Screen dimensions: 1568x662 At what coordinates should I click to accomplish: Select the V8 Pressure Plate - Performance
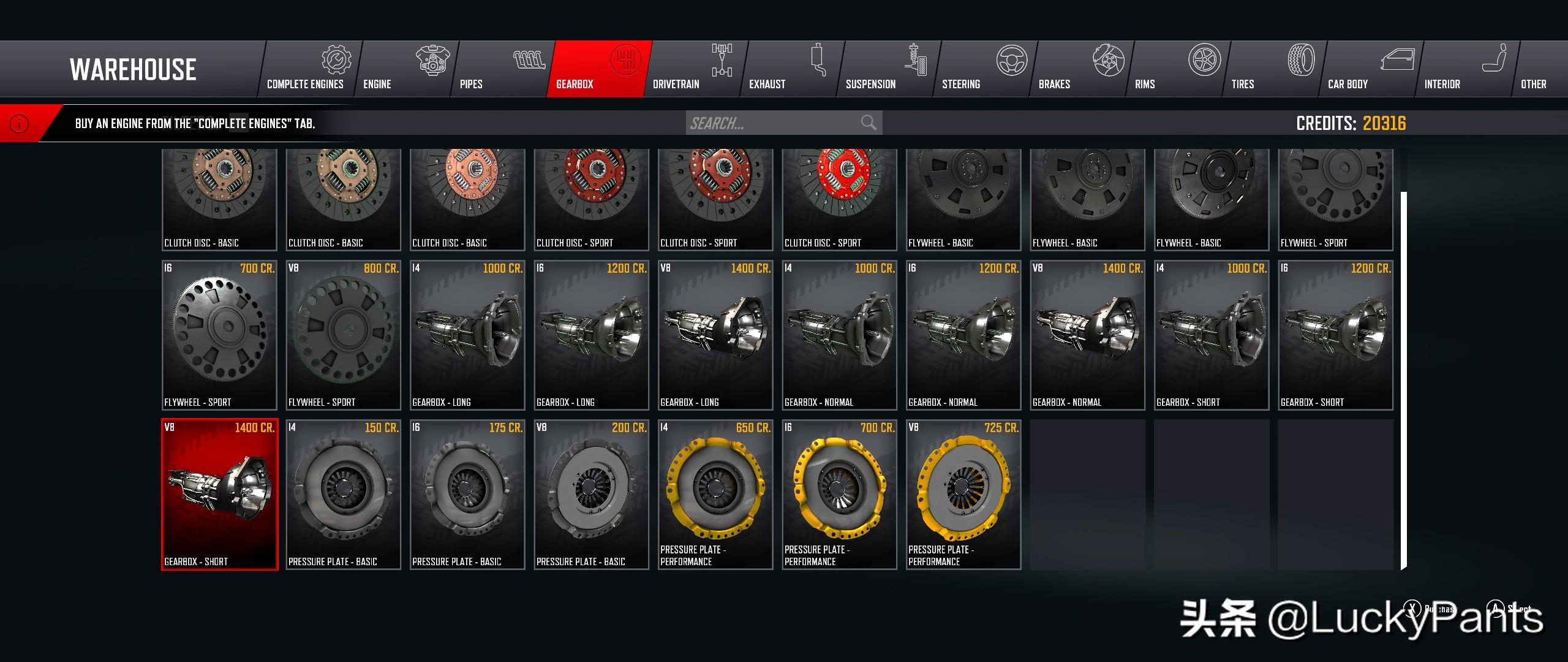click(963, 494)
